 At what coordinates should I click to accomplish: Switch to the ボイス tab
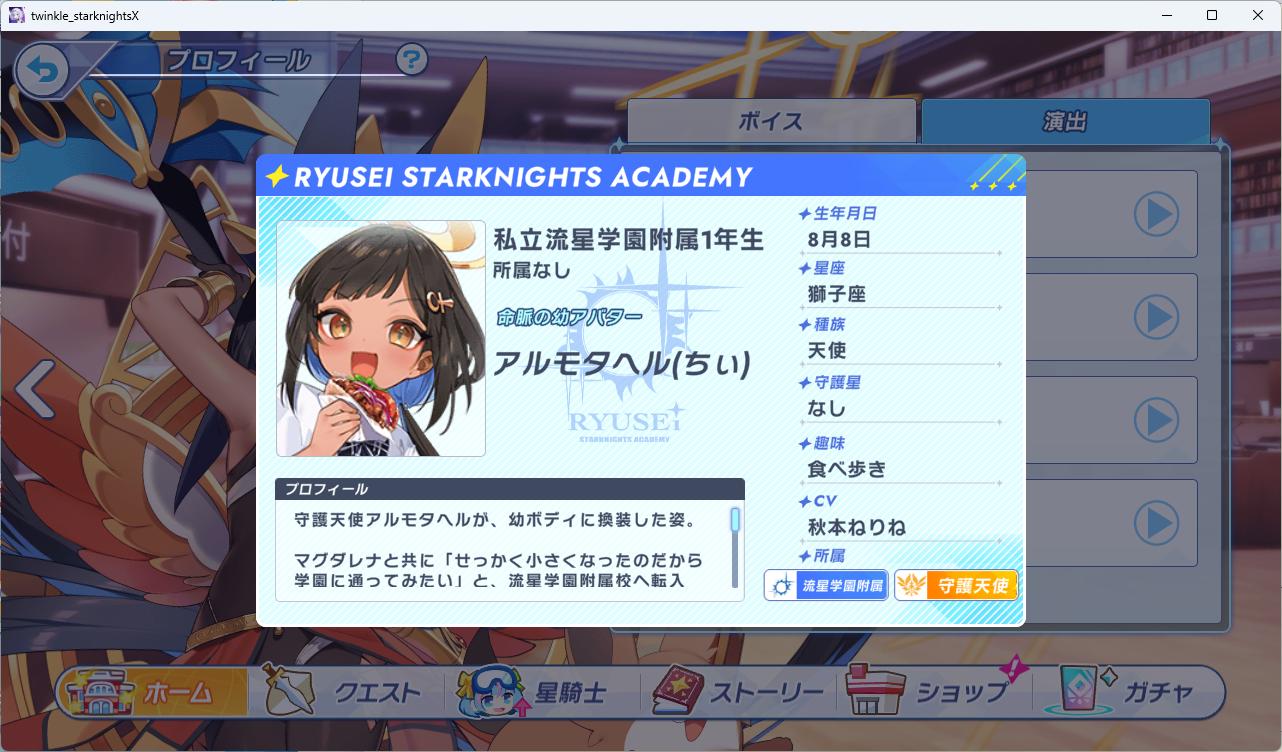pos(771,121)
